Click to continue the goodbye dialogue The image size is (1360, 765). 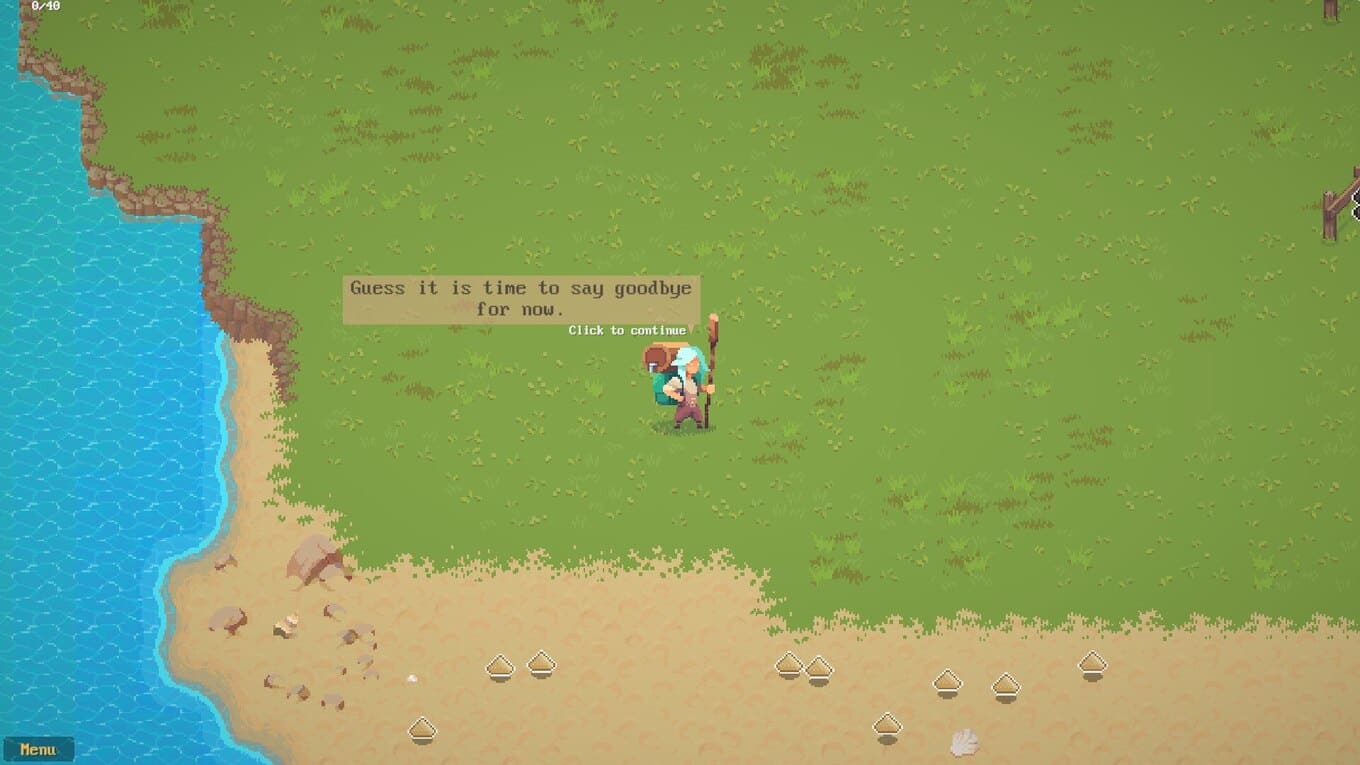tap(627, 330)
